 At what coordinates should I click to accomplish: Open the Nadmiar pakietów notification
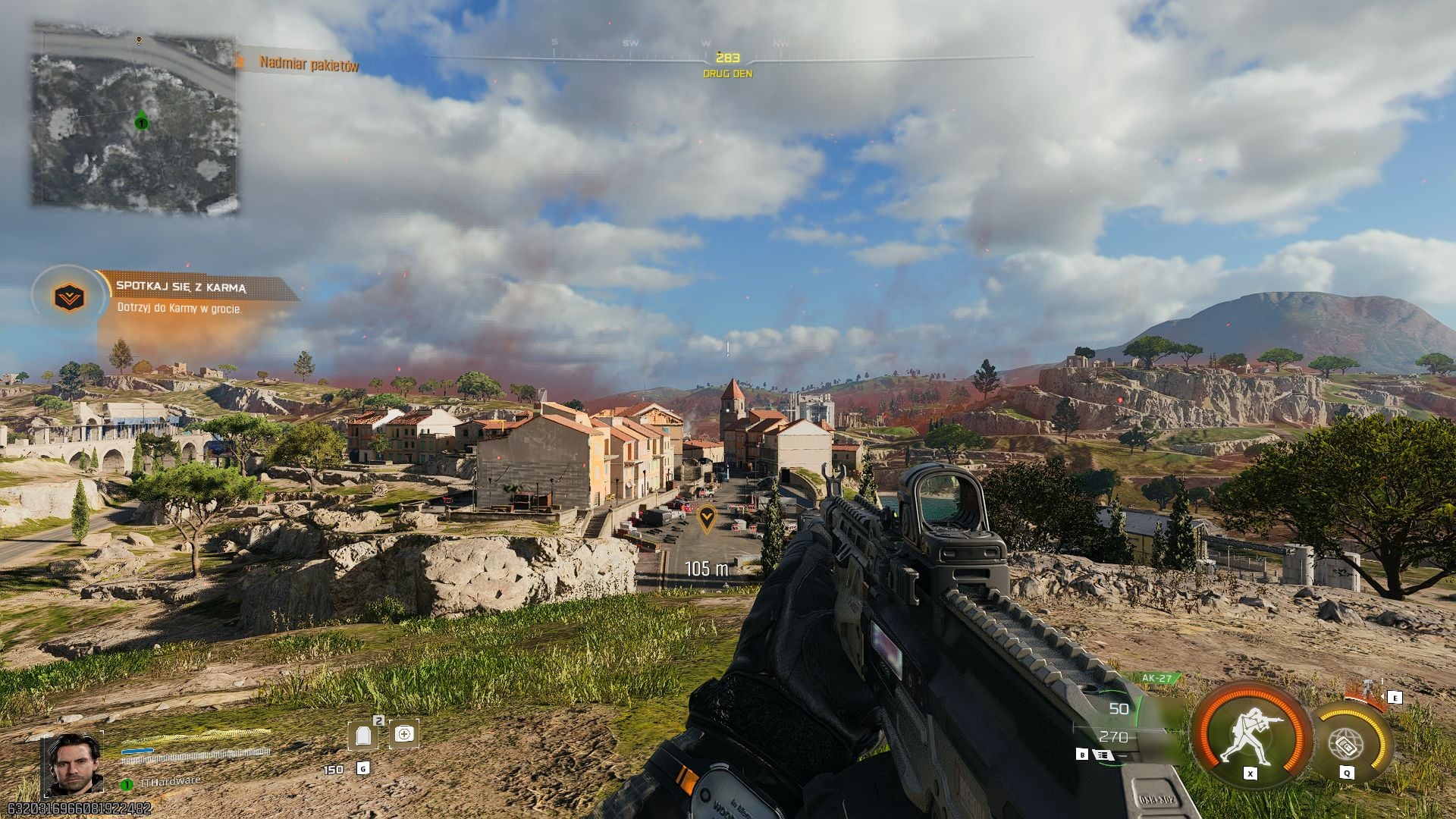pyautogui.click(x=308, y=65)
